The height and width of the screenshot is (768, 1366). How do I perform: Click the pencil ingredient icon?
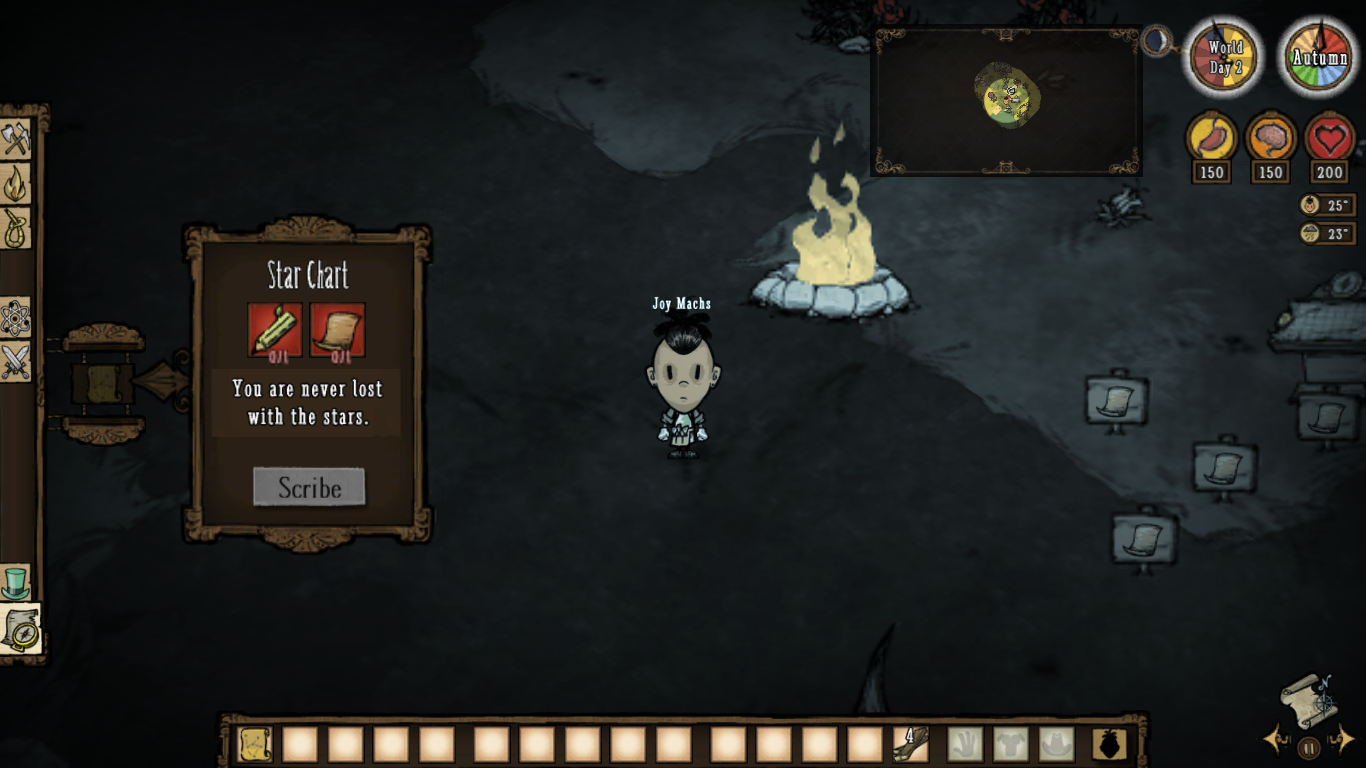tap(275, 329)
